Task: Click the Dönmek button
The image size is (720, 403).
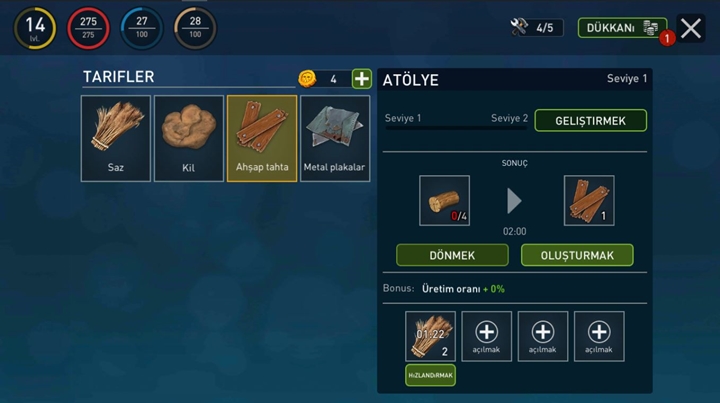Action: point(452,255)
